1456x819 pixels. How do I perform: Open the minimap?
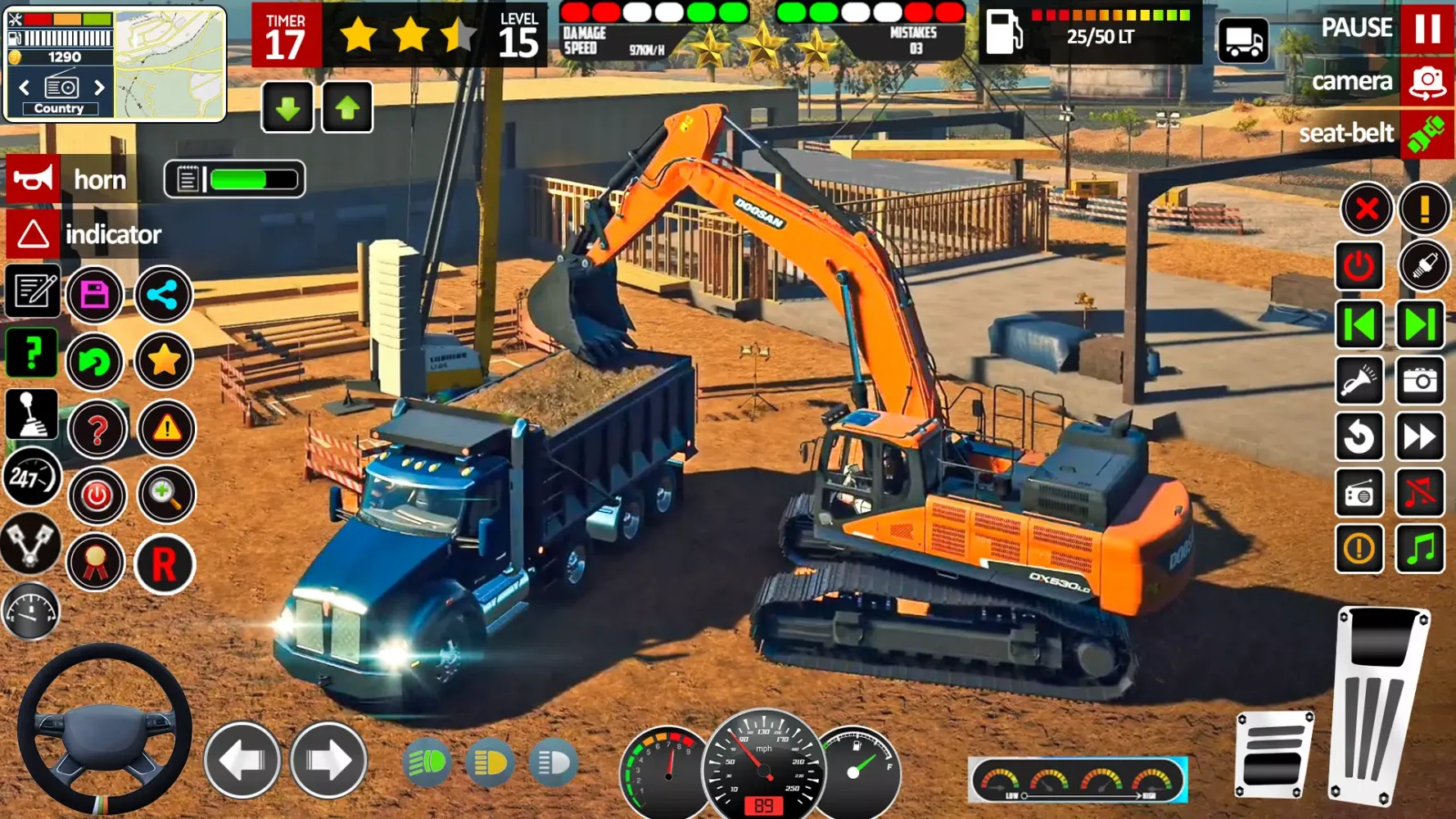pos(170,64)
